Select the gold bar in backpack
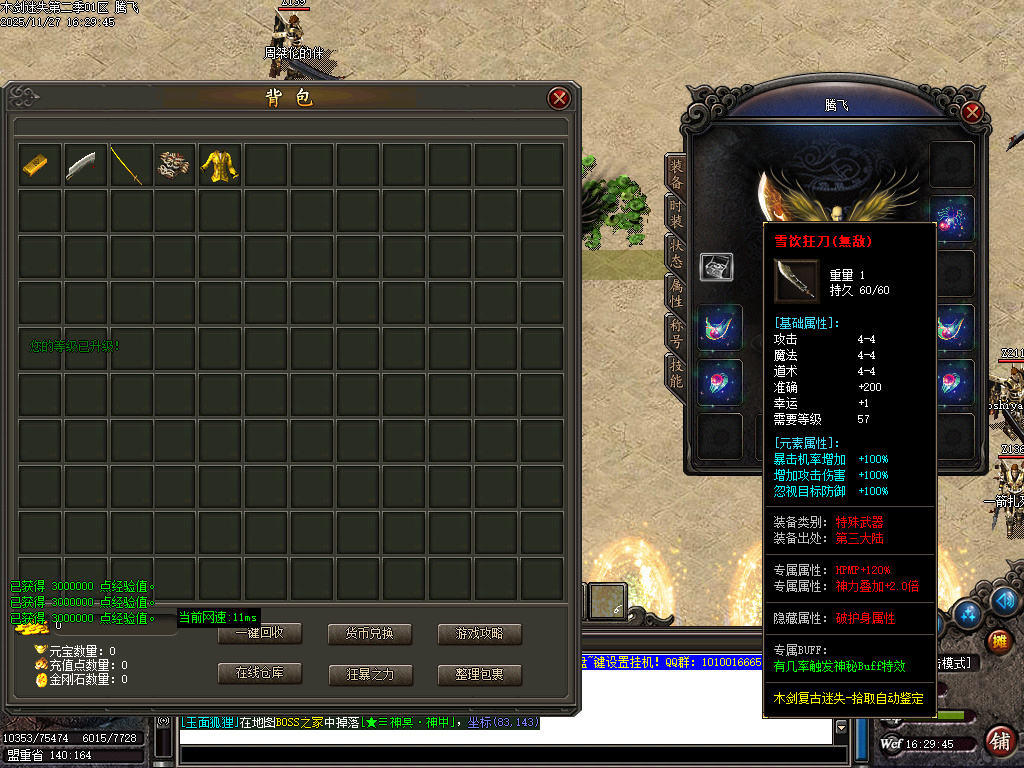Image resolution: width=1024 pixels, height=768 pixels. pyautogui.click(x=35, y=165)
